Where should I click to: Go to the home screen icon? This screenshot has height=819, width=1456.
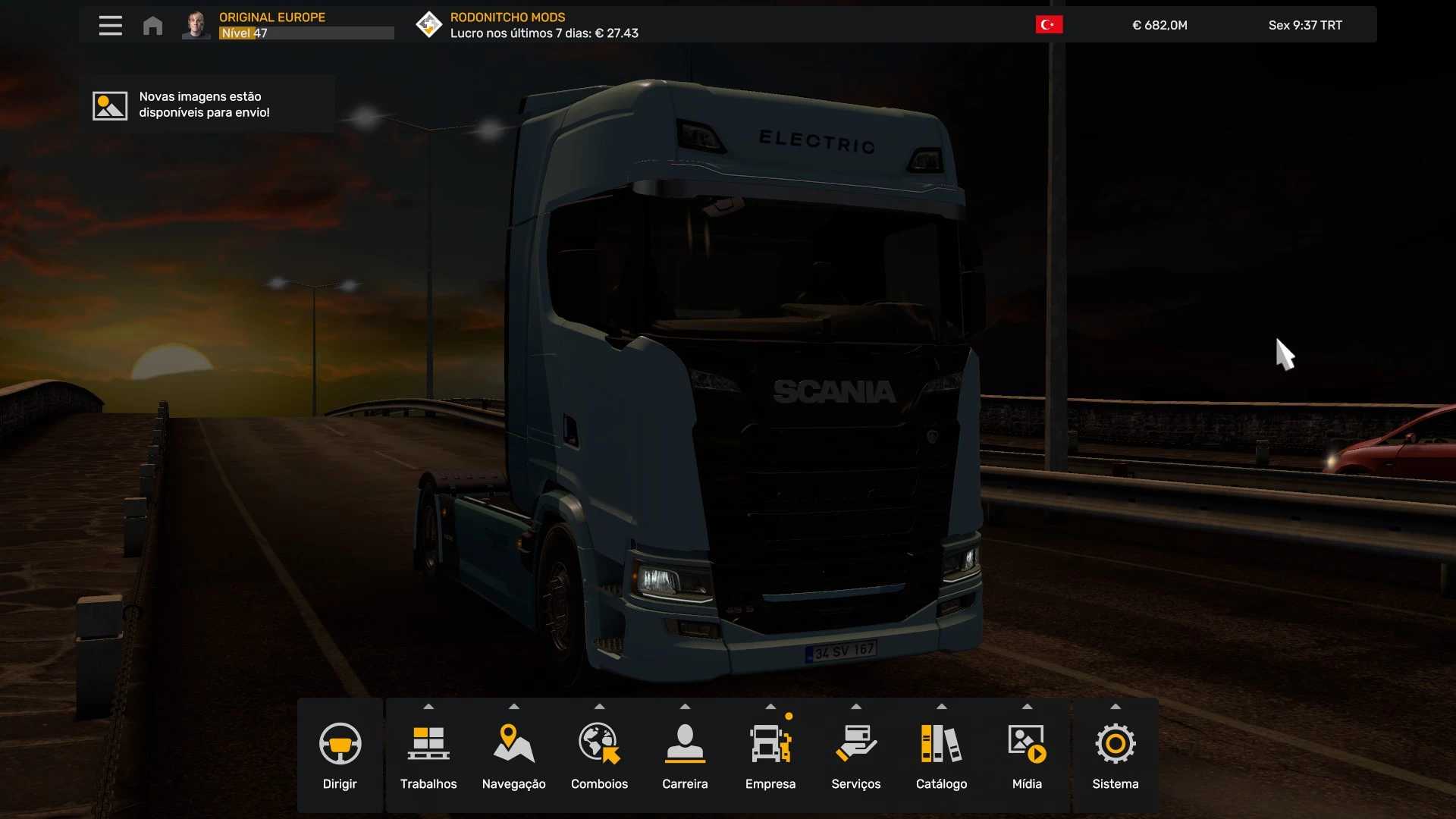[x=152, y=26]
